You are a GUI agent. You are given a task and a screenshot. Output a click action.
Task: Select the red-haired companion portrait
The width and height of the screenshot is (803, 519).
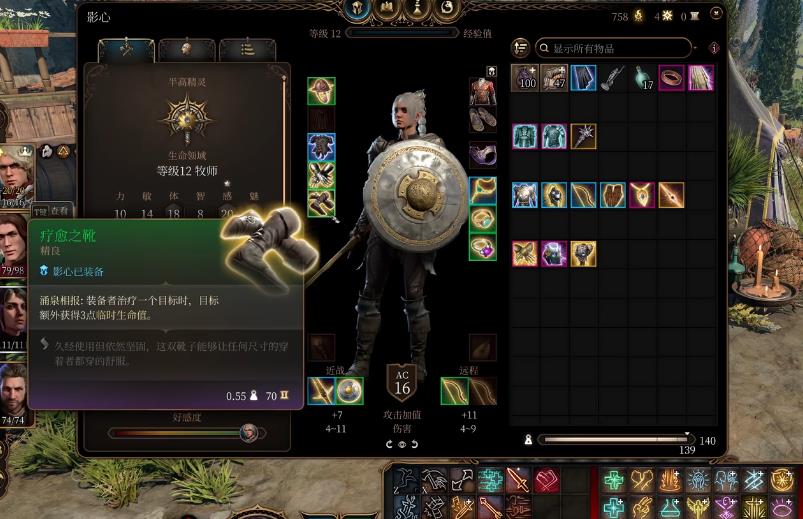(x=14, y=243)
